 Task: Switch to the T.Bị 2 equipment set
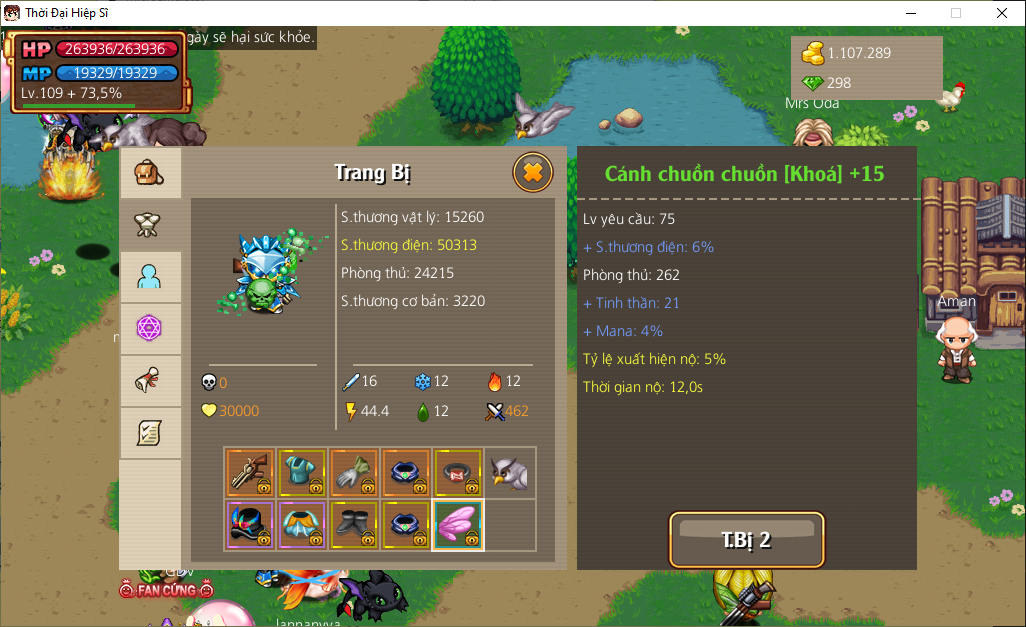point(746,540)
